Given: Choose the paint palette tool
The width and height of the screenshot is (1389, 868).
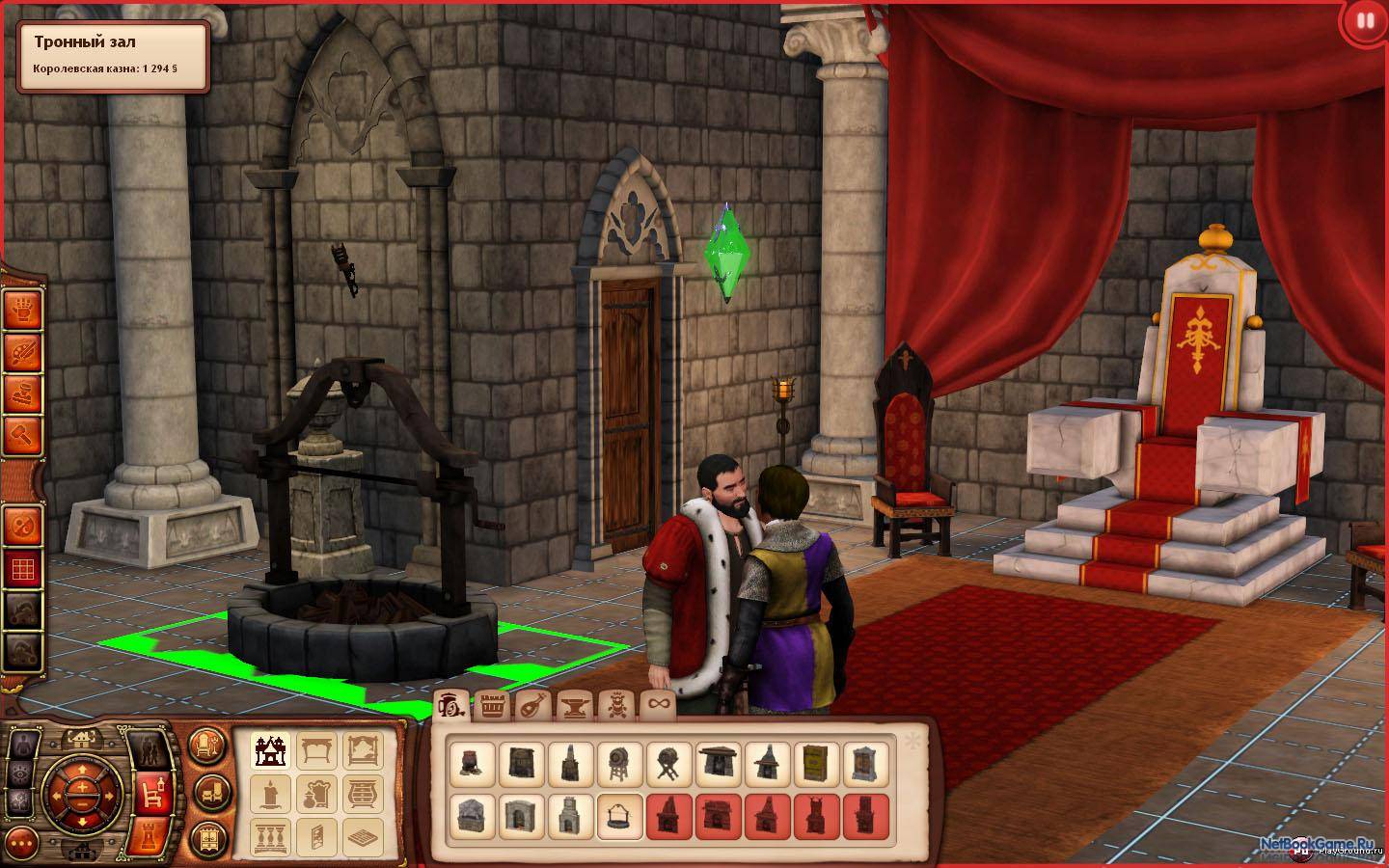Looking at the screenshot, I should point(23,353).
